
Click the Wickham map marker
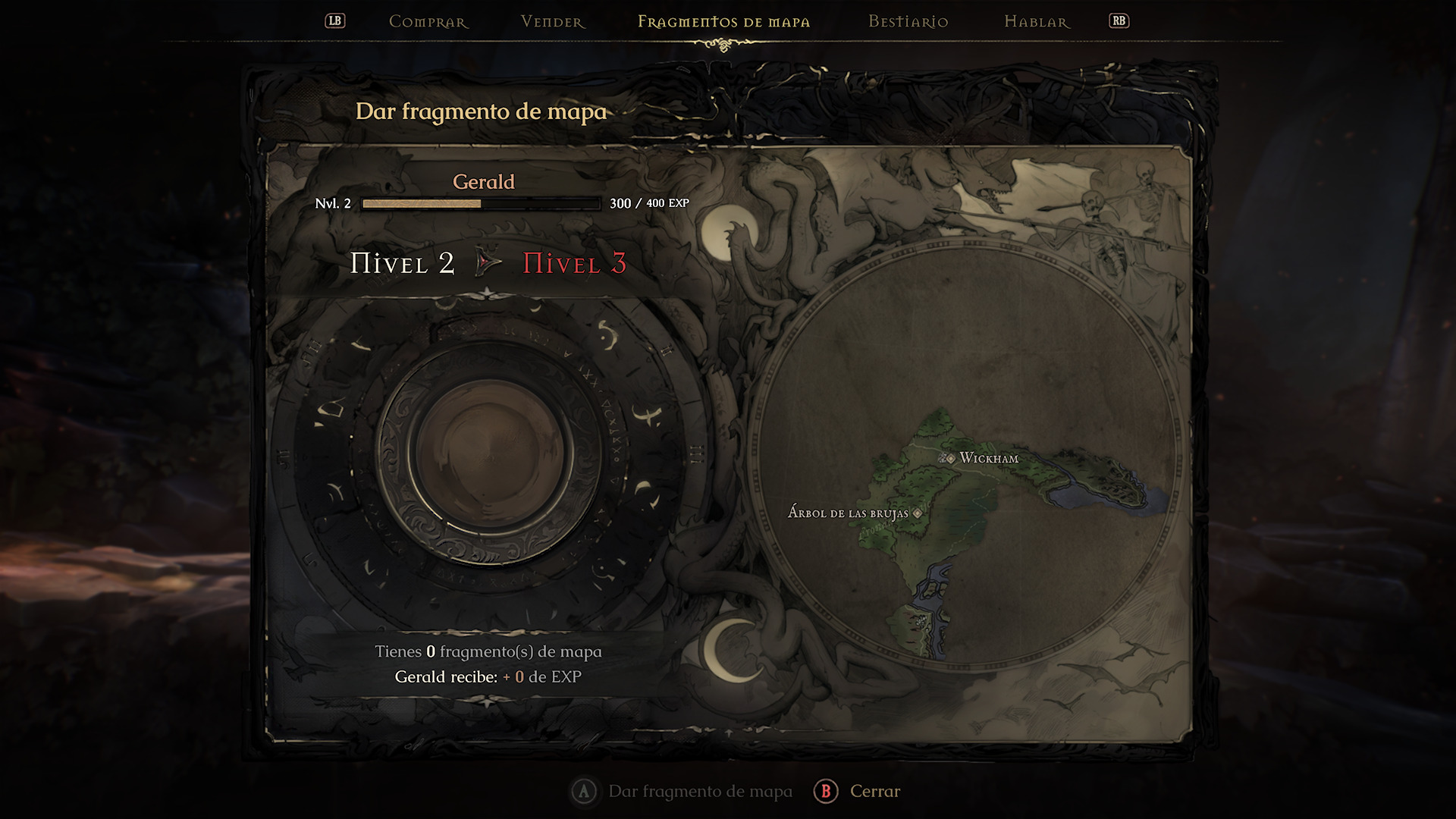pyautogui.click(x=947, y=458)
